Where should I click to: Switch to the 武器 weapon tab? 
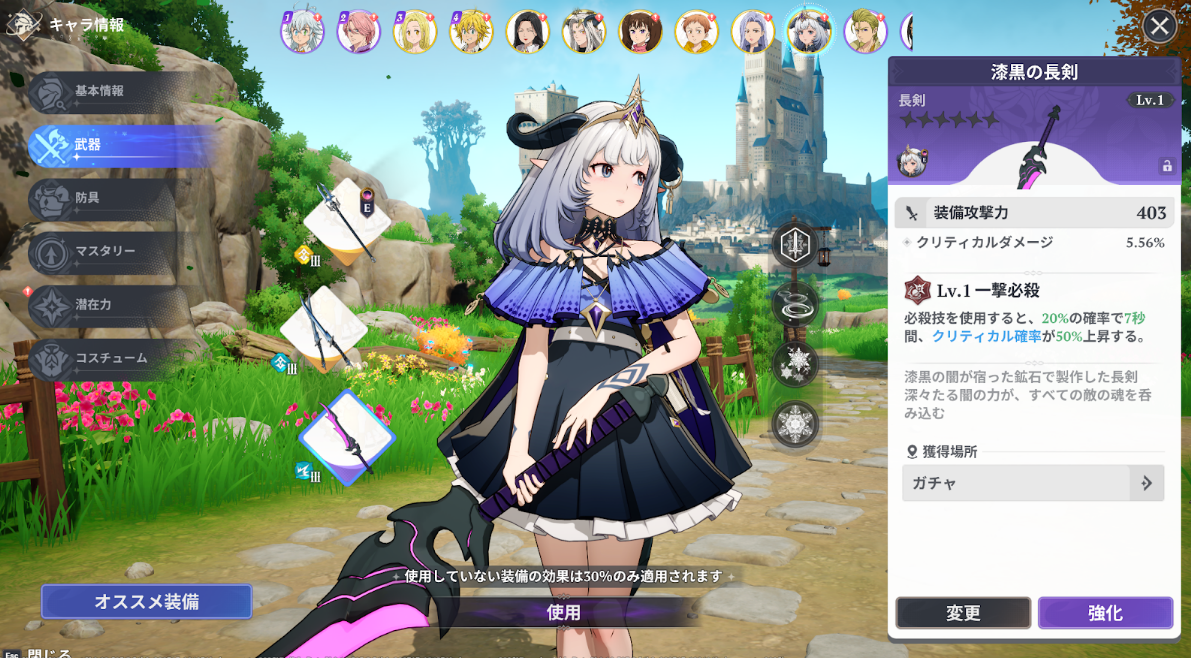[100, 145]
